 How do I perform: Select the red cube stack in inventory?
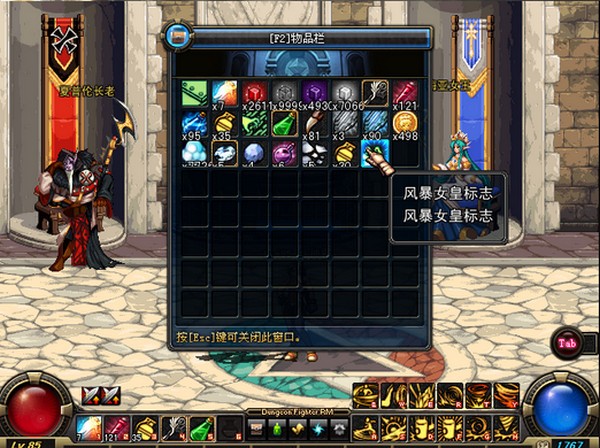254,94
